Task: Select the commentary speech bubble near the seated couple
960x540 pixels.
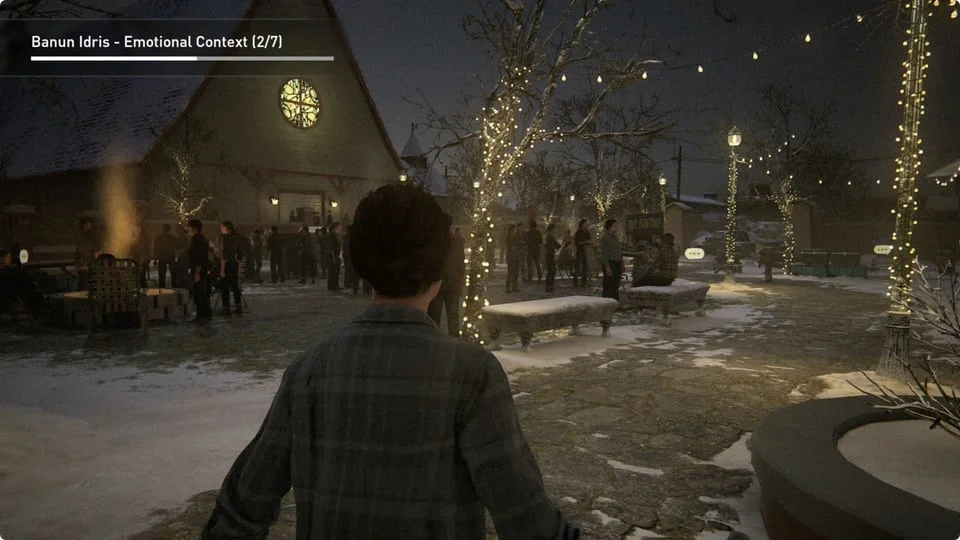Action: click(x=694, y=254)
